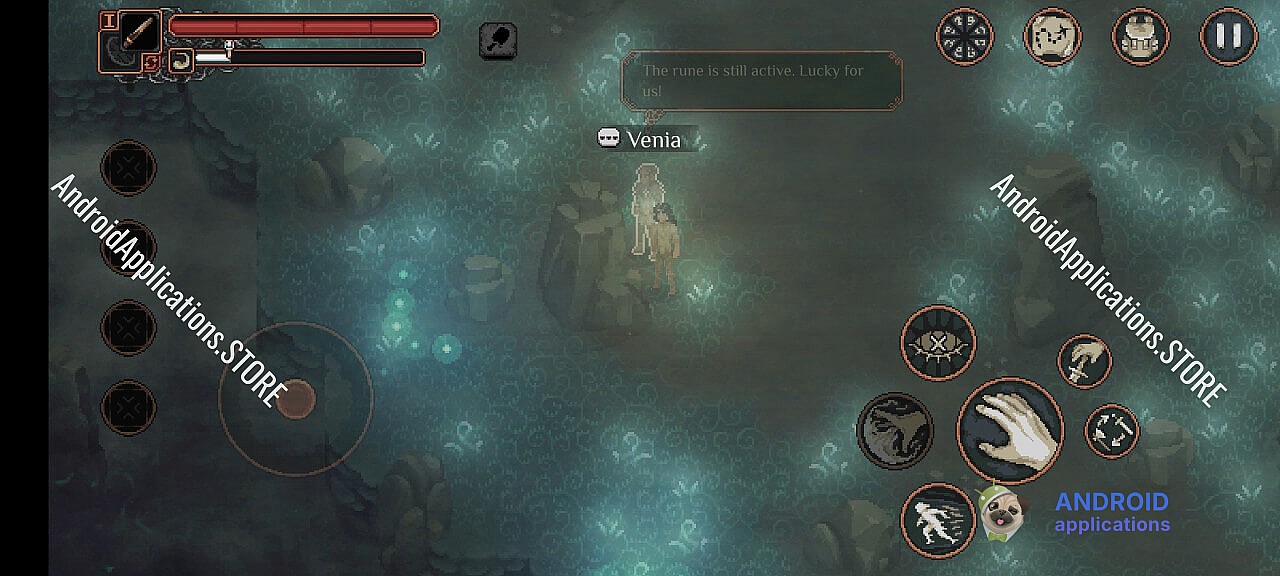The width and height of the screenshot is (1280, 576).
Task: Select the equipped wooden stick weapon slot
Action: pyautogui.click(x=140, y=32)
